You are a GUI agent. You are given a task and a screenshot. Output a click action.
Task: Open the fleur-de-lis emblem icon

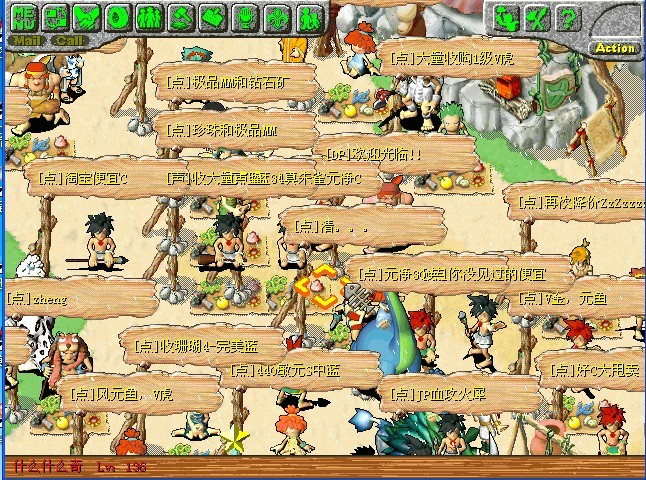277,17
